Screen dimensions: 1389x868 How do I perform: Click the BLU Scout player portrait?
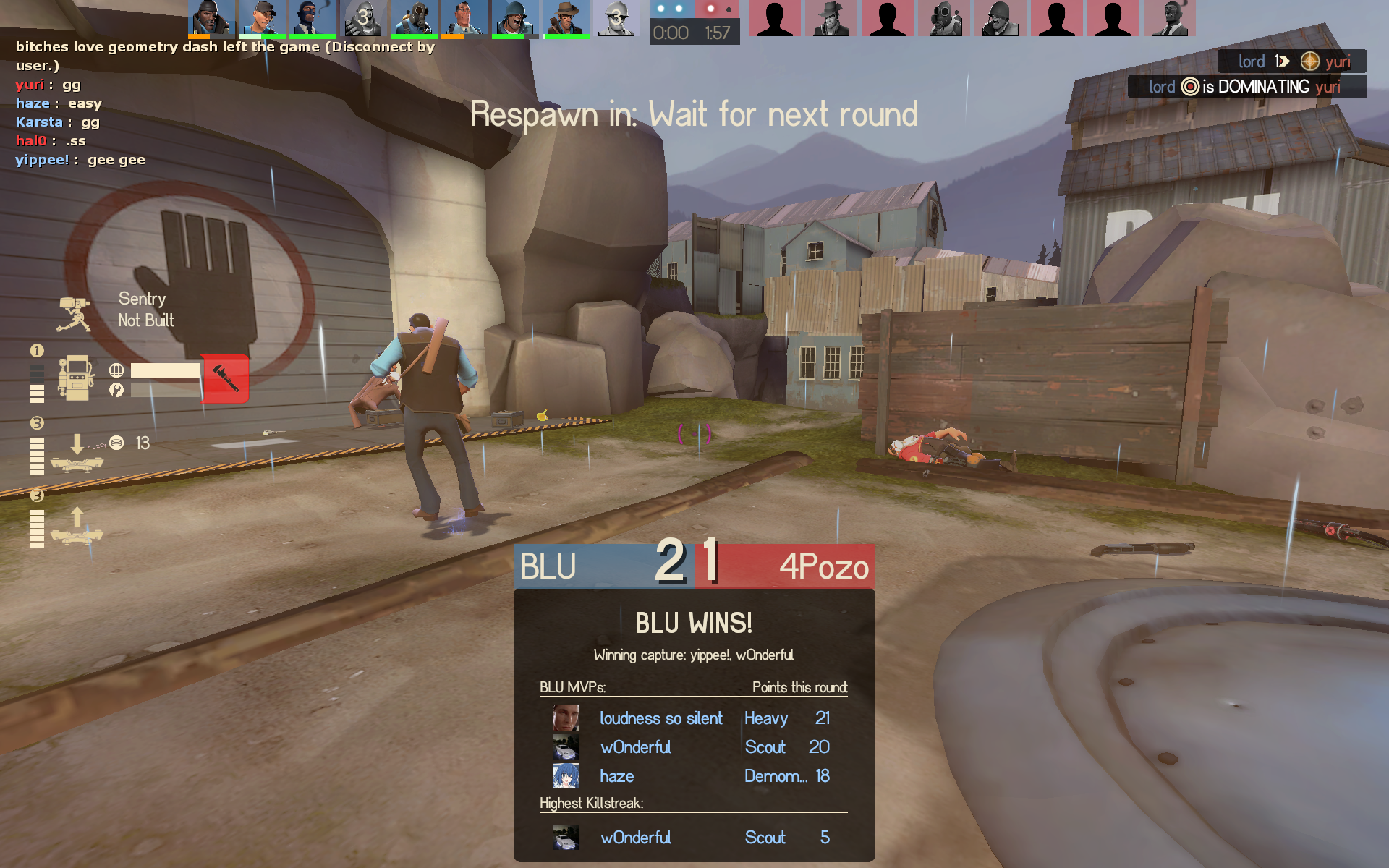[261, 18]
